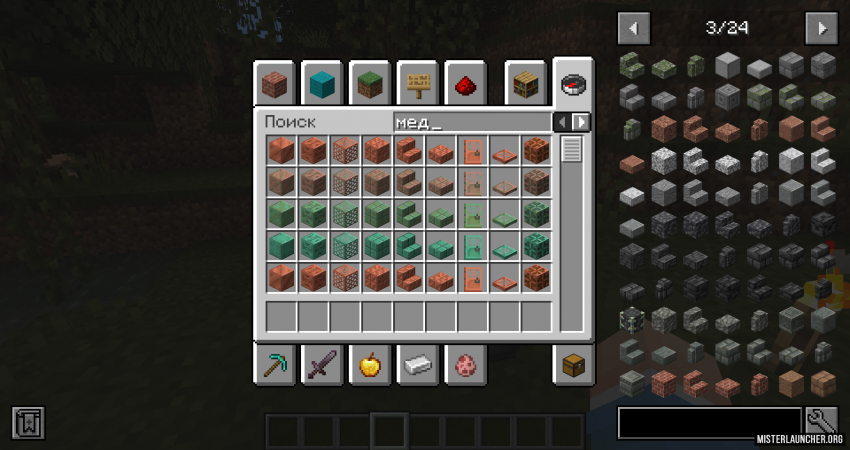This screenshot has width=850, height=450.
Task: Select the compass search tab
Action: (573, 82)
